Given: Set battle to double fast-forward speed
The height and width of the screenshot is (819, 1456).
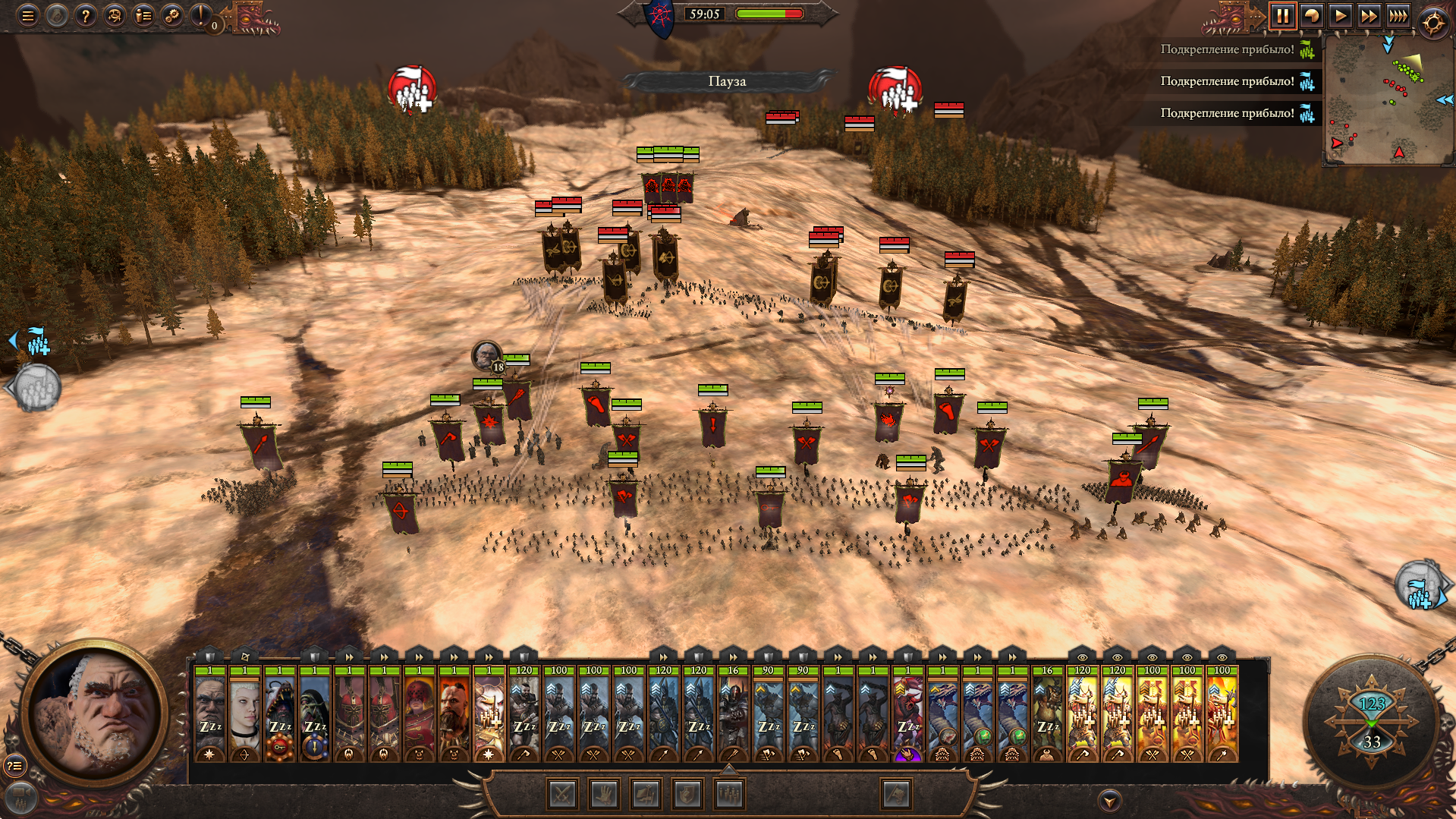Looking at the screenshot, I should point(1369,16).
